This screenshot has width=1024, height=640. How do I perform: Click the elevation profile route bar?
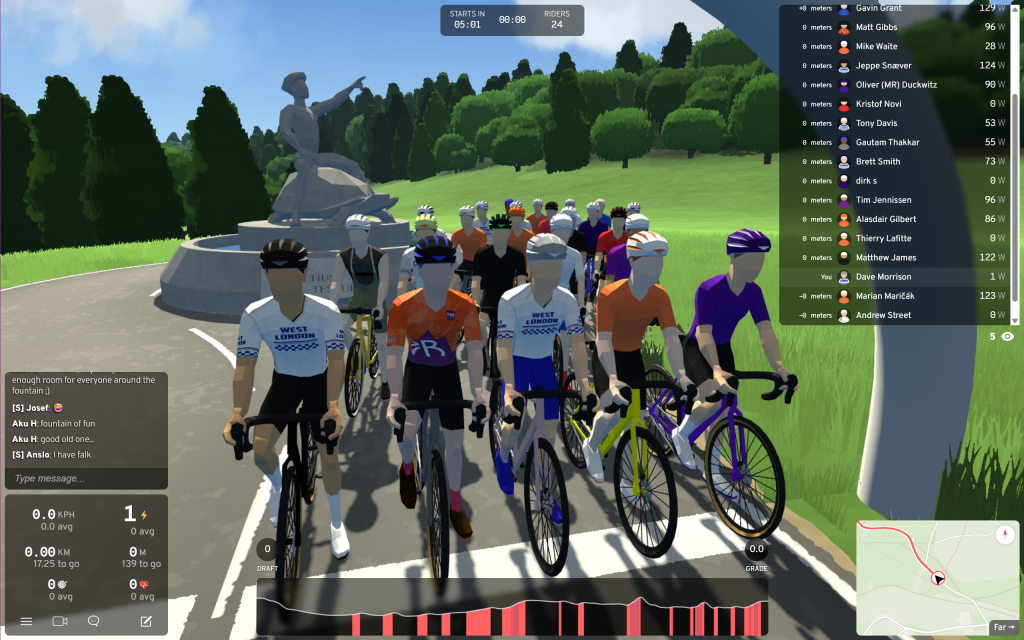click(511, 606)
